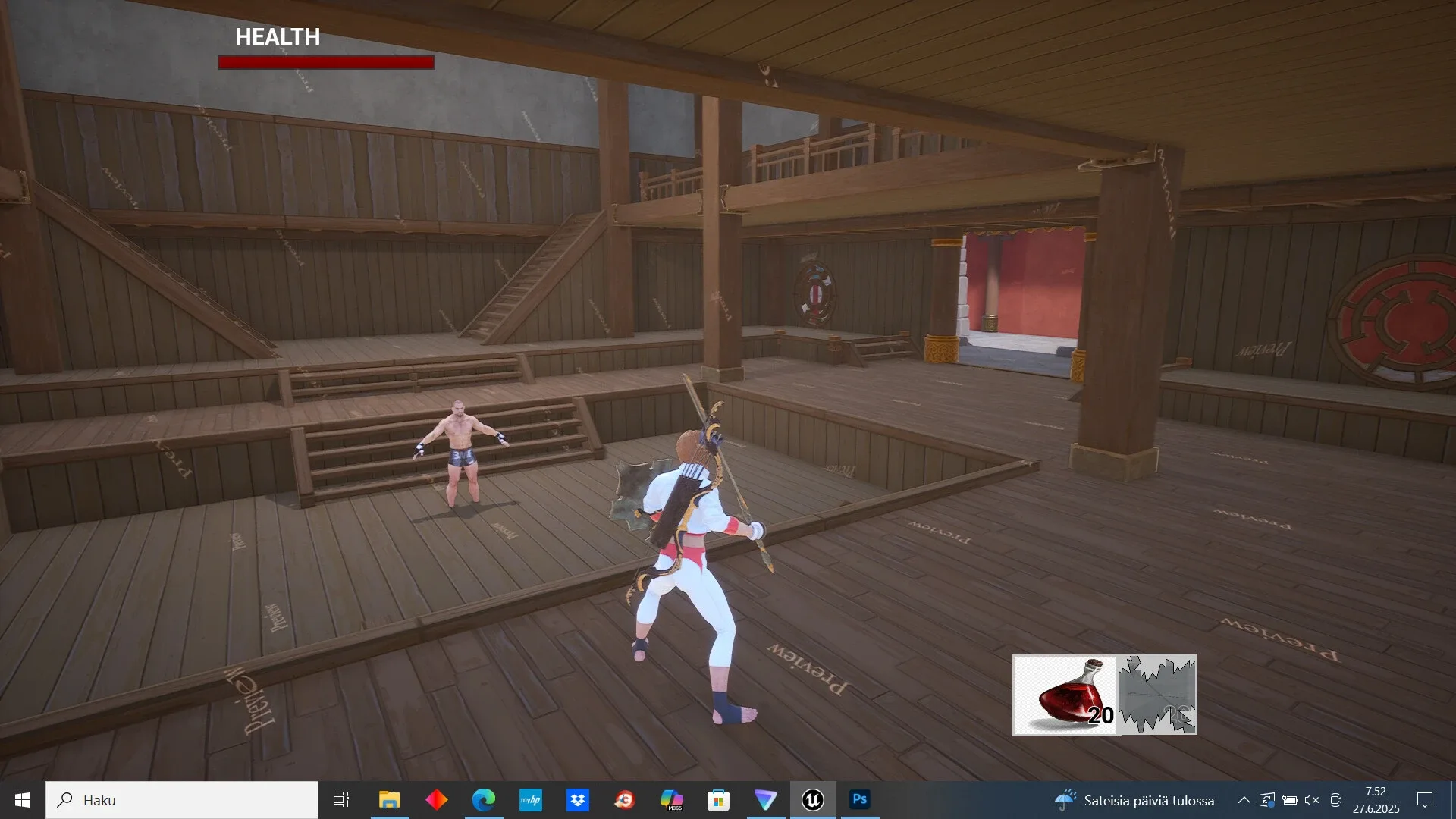Toggle Task View
This screenshot has height=819, width=1456.
coord(341,800)
